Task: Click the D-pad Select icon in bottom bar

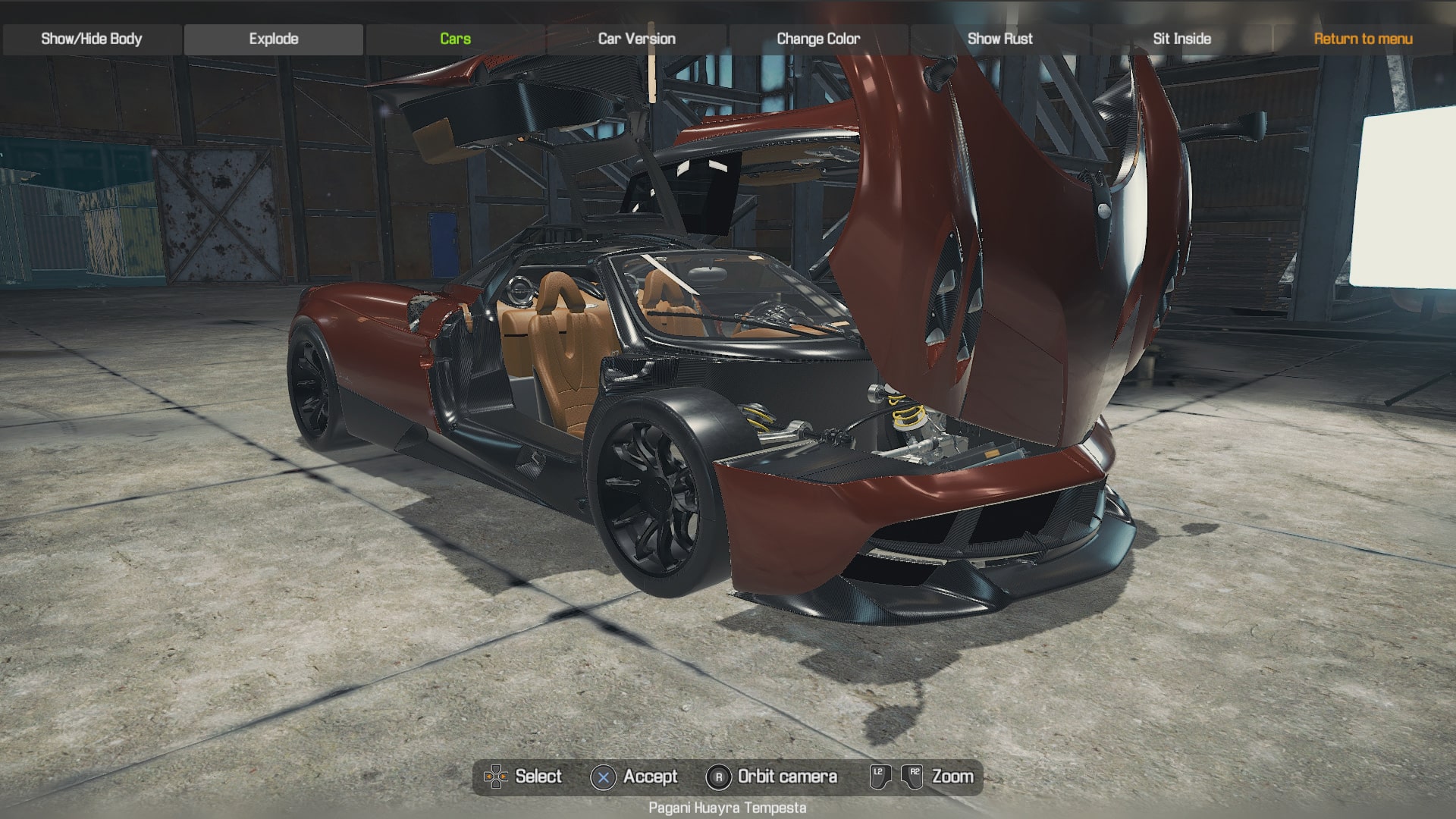Action: pos(497,777)
